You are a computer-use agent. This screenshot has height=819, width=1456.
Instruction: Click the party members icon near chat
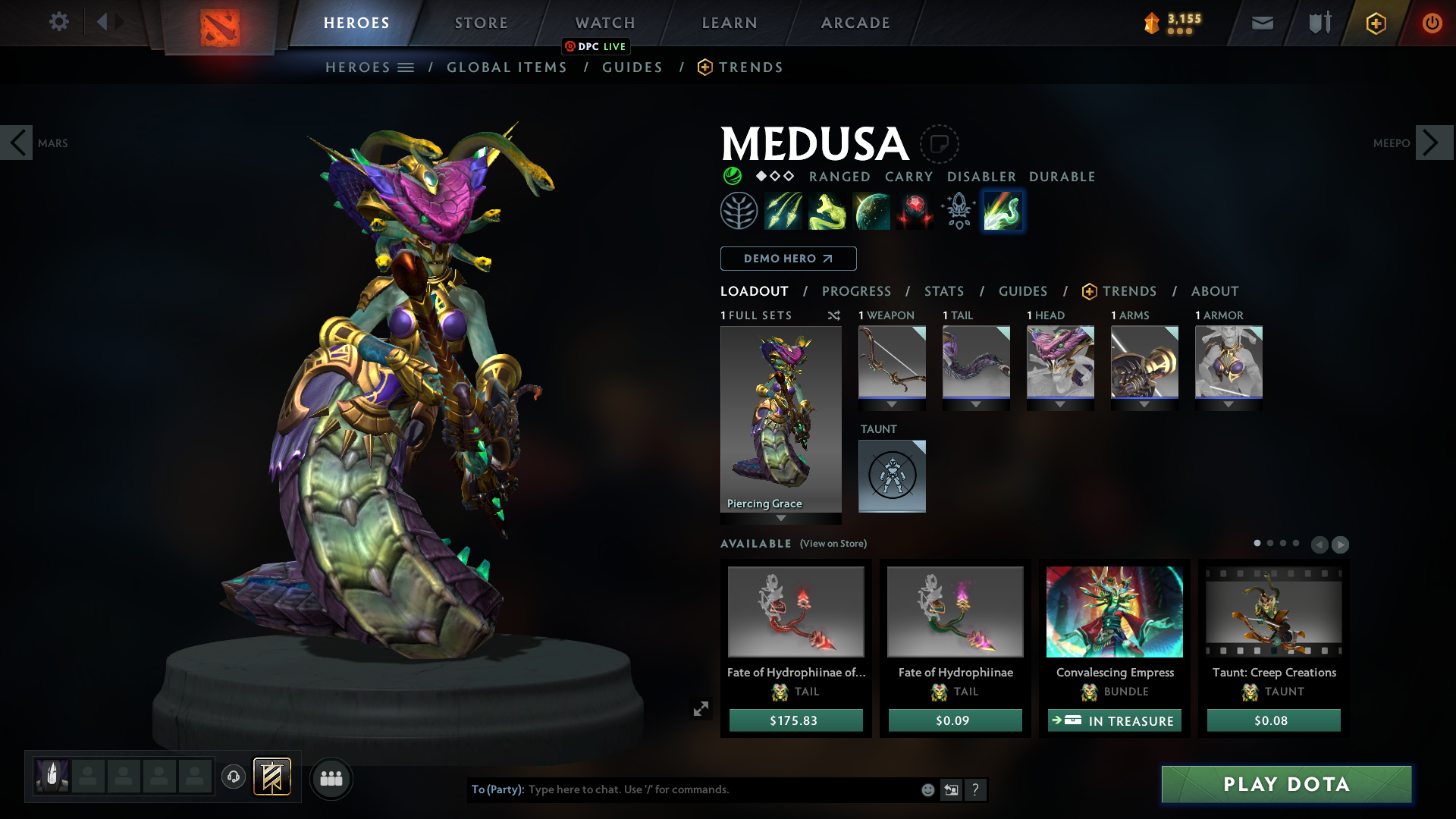click(x=331, y=778)
